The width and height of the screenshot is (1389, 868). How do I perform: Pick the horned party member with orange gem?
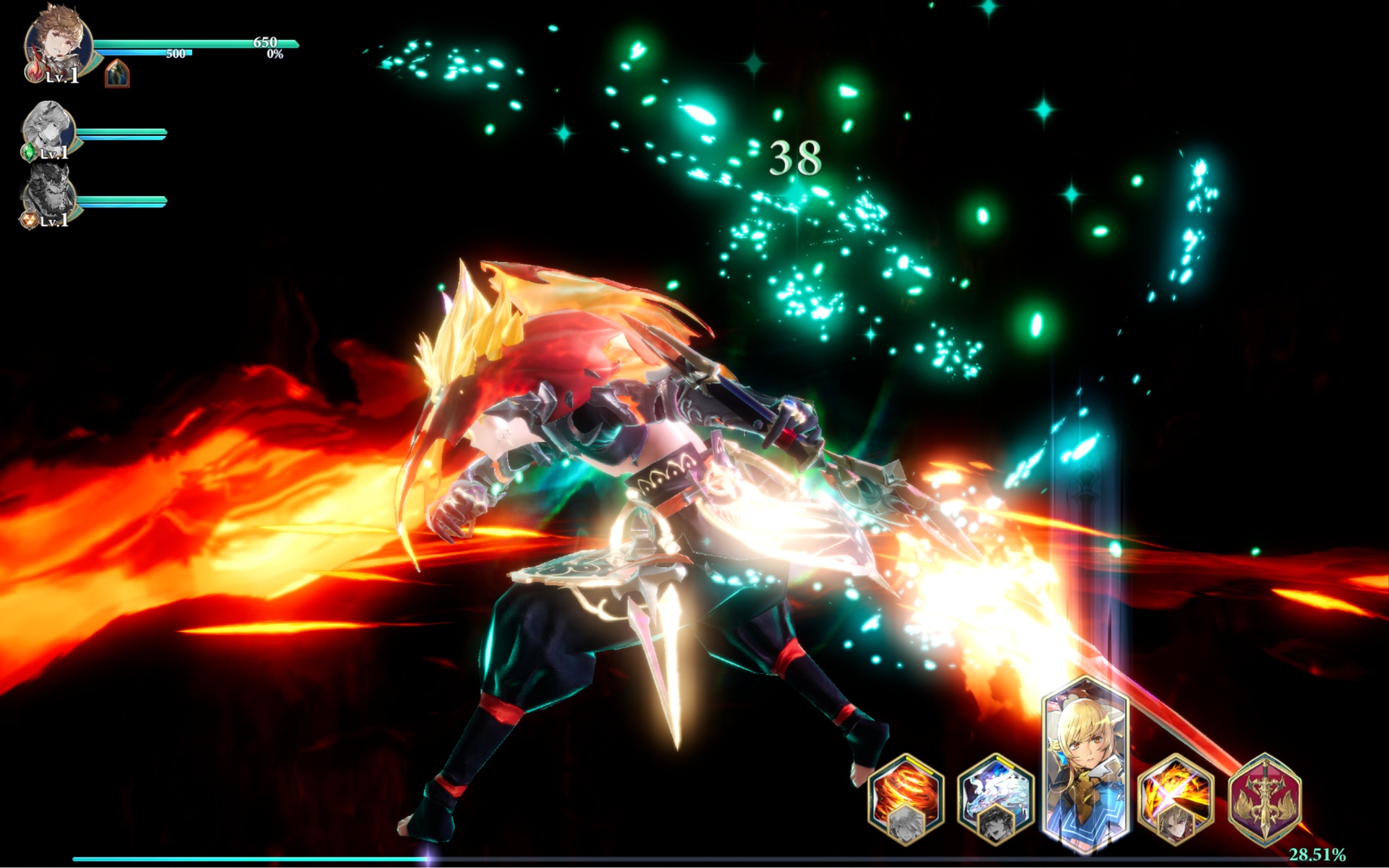click(x=49, y=195)
